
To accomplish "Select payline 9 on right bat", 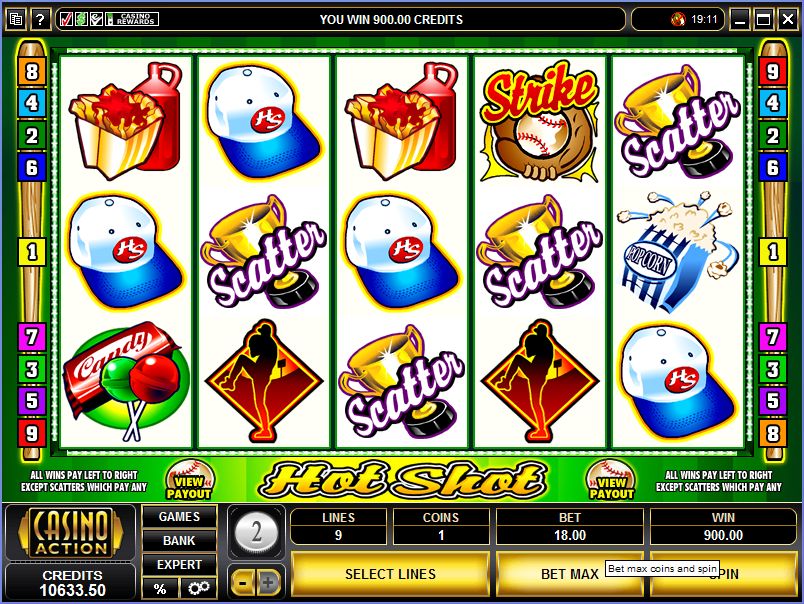I will (772, 72).
